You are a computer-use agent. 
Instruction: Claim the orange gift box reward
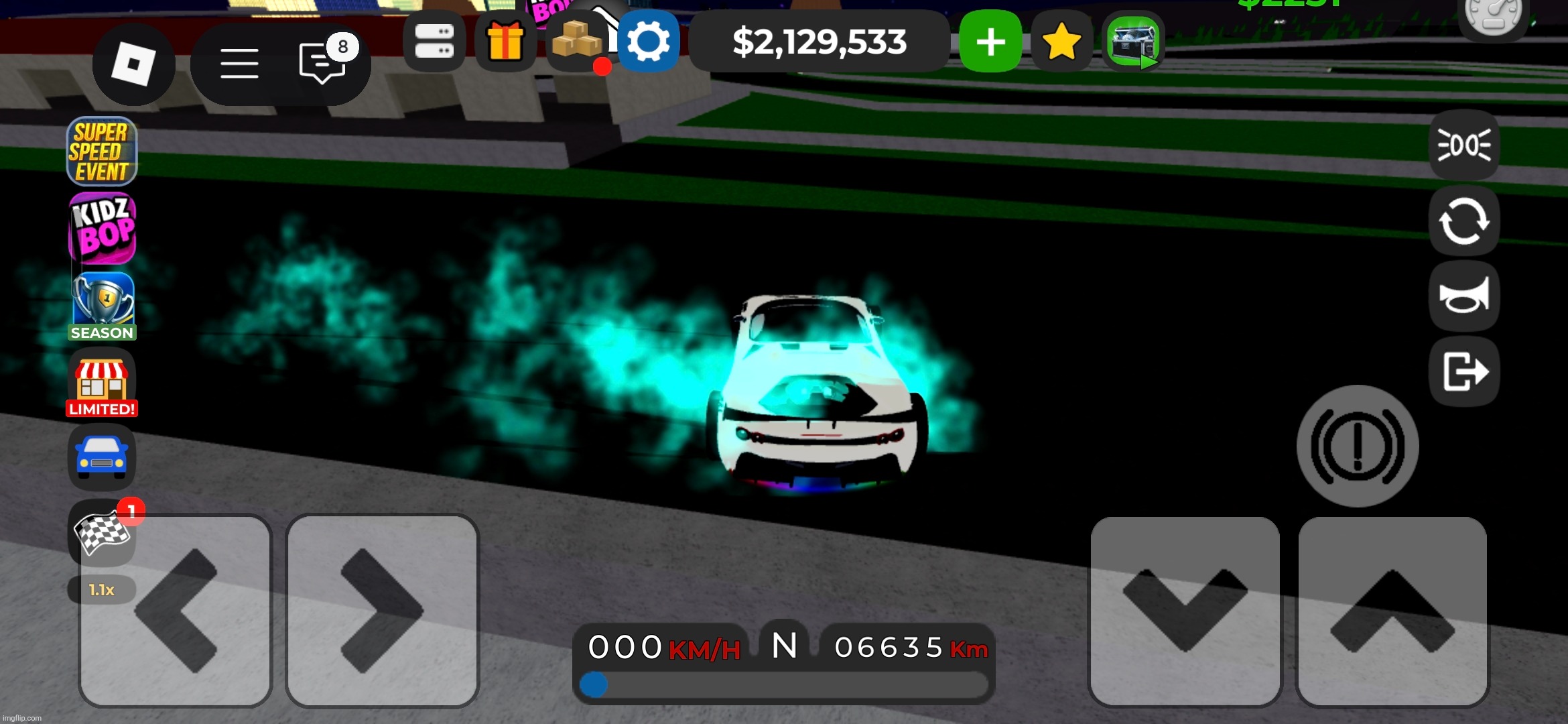click(x=505, y=42)
